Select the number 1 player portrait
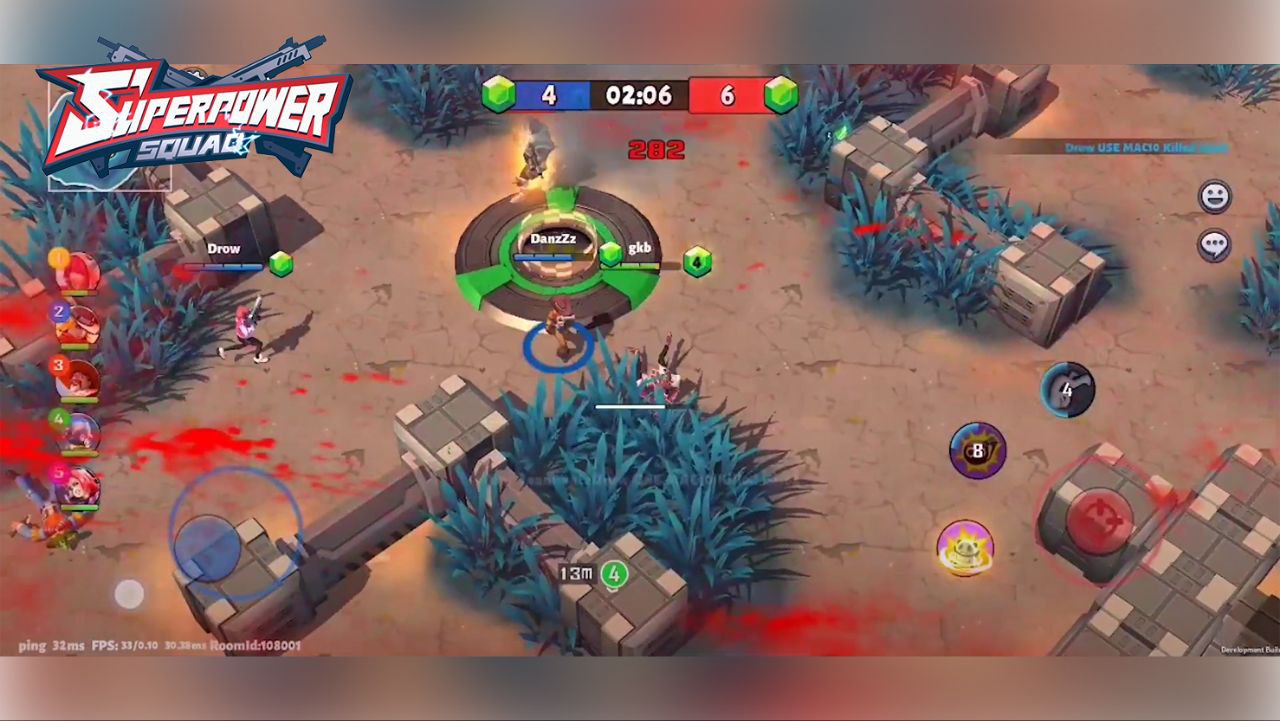1280x721 pixels. tap(78, 272)
